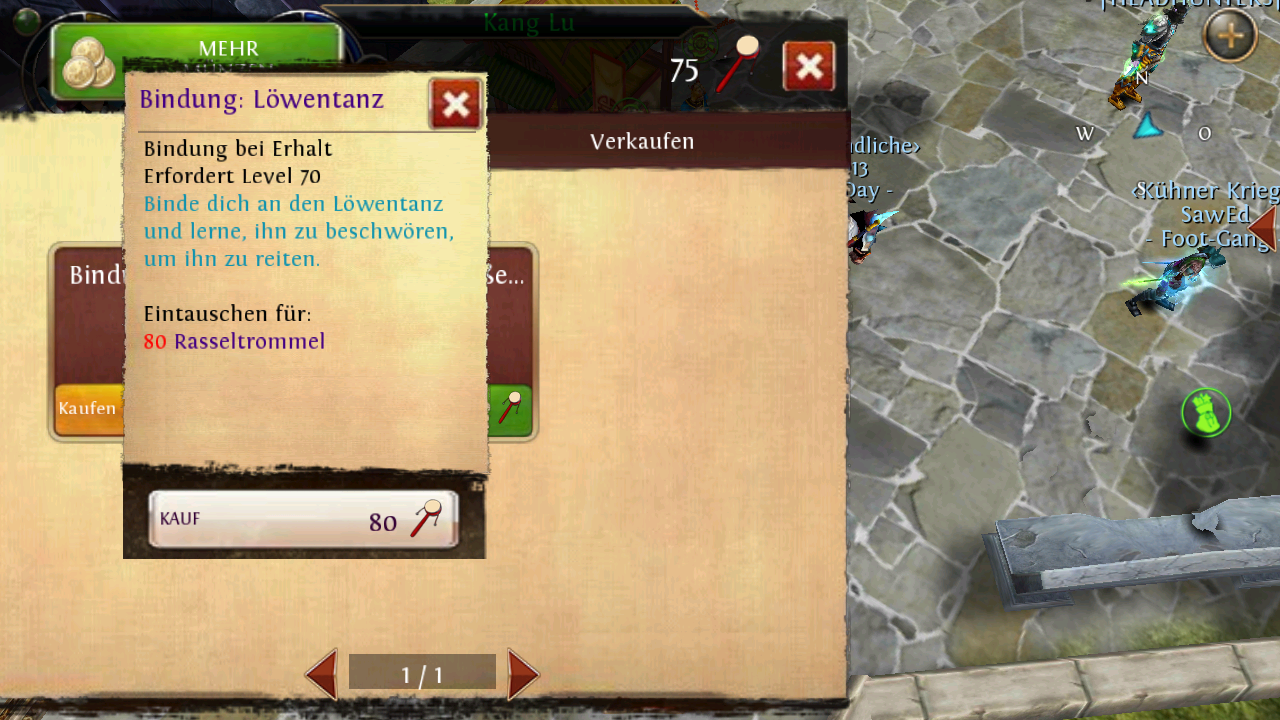
Task: Close the Bindung: Löwentanz tooltip
Action: [x=455, y=104]
